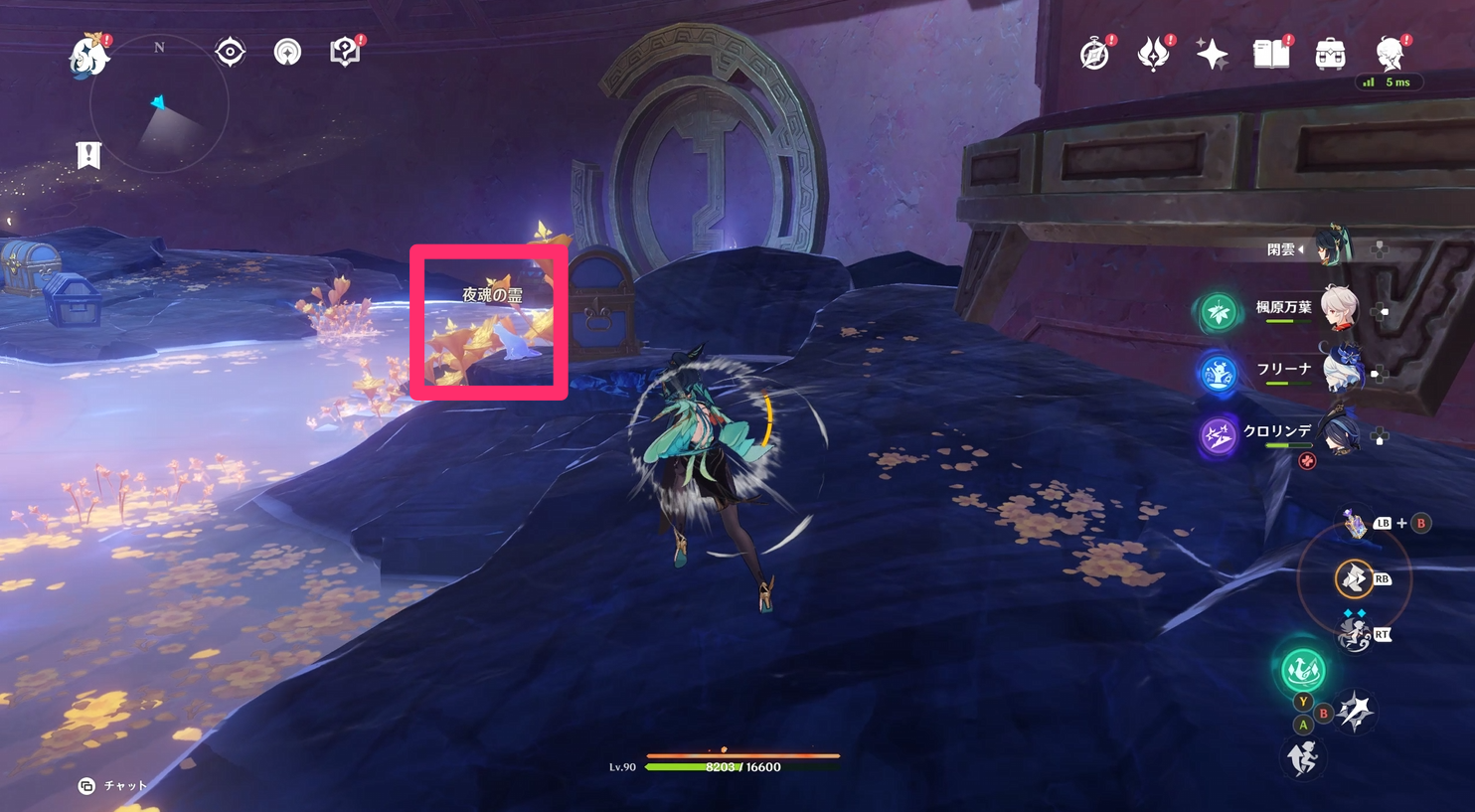Viewport: 1475px width, 812px height.
Task: Open the Battle Pass star icon
Action: [x=1213, y=55]
